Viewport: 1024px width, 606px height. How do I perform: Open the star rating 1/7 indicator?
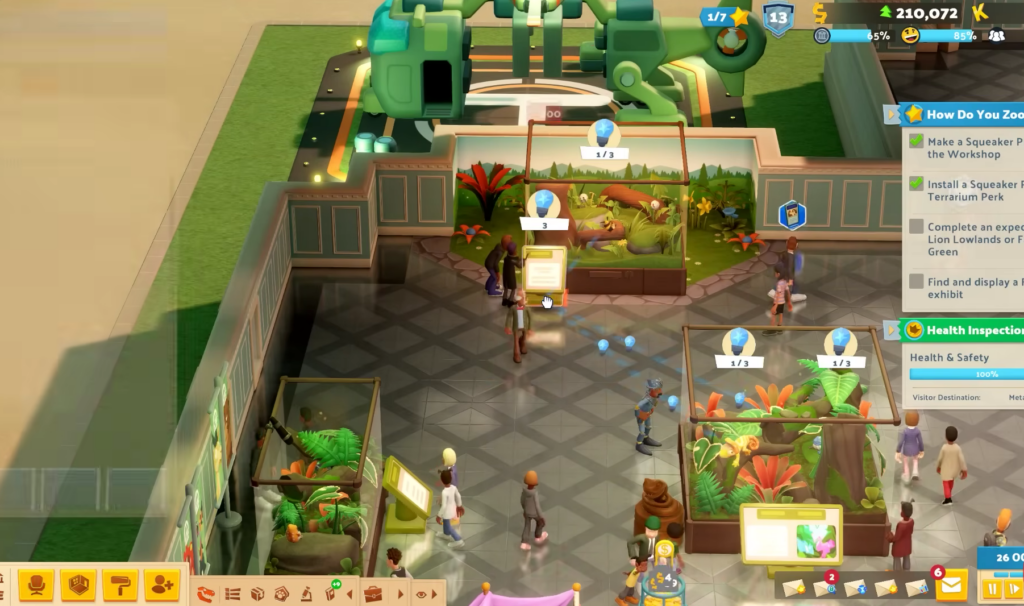[x=728, y=17]
